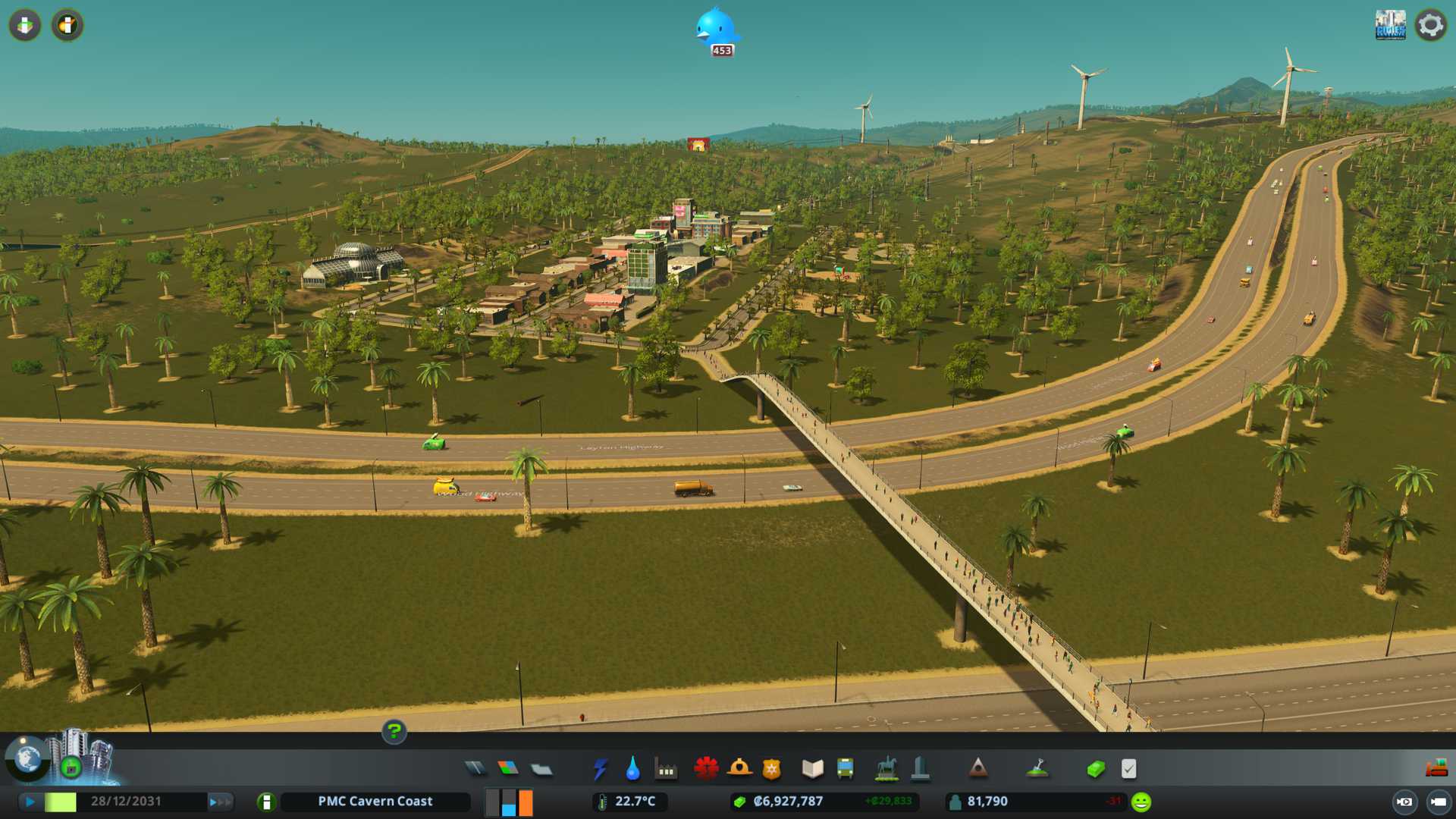Open the Districts tool
This screenshot has width=1456, height=819.
pos(541,769)
